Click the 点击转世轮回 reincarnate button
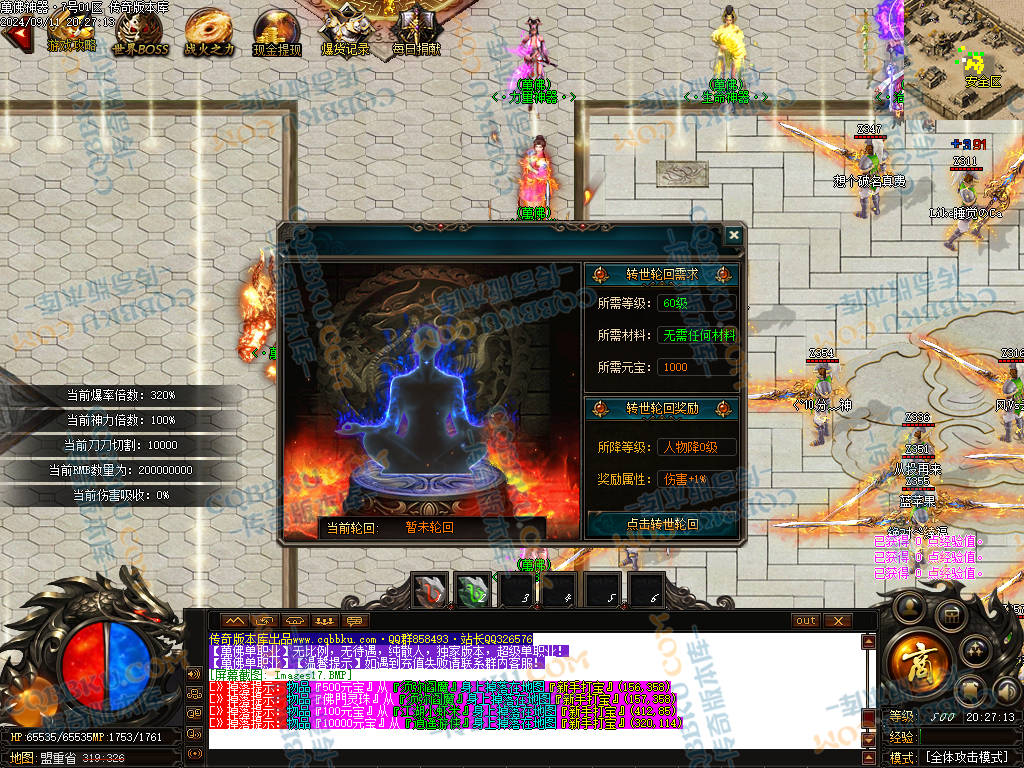 click(x=661, y=523)
